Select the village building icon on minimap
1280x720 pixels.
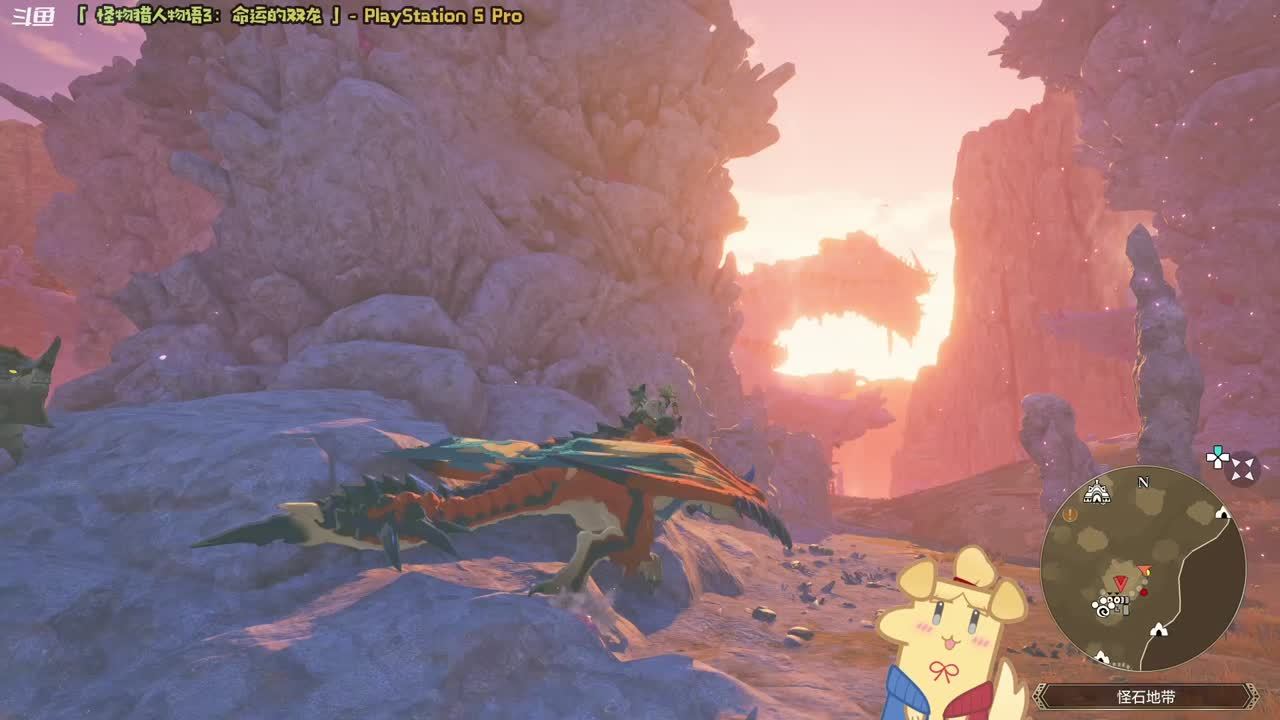1097,491
